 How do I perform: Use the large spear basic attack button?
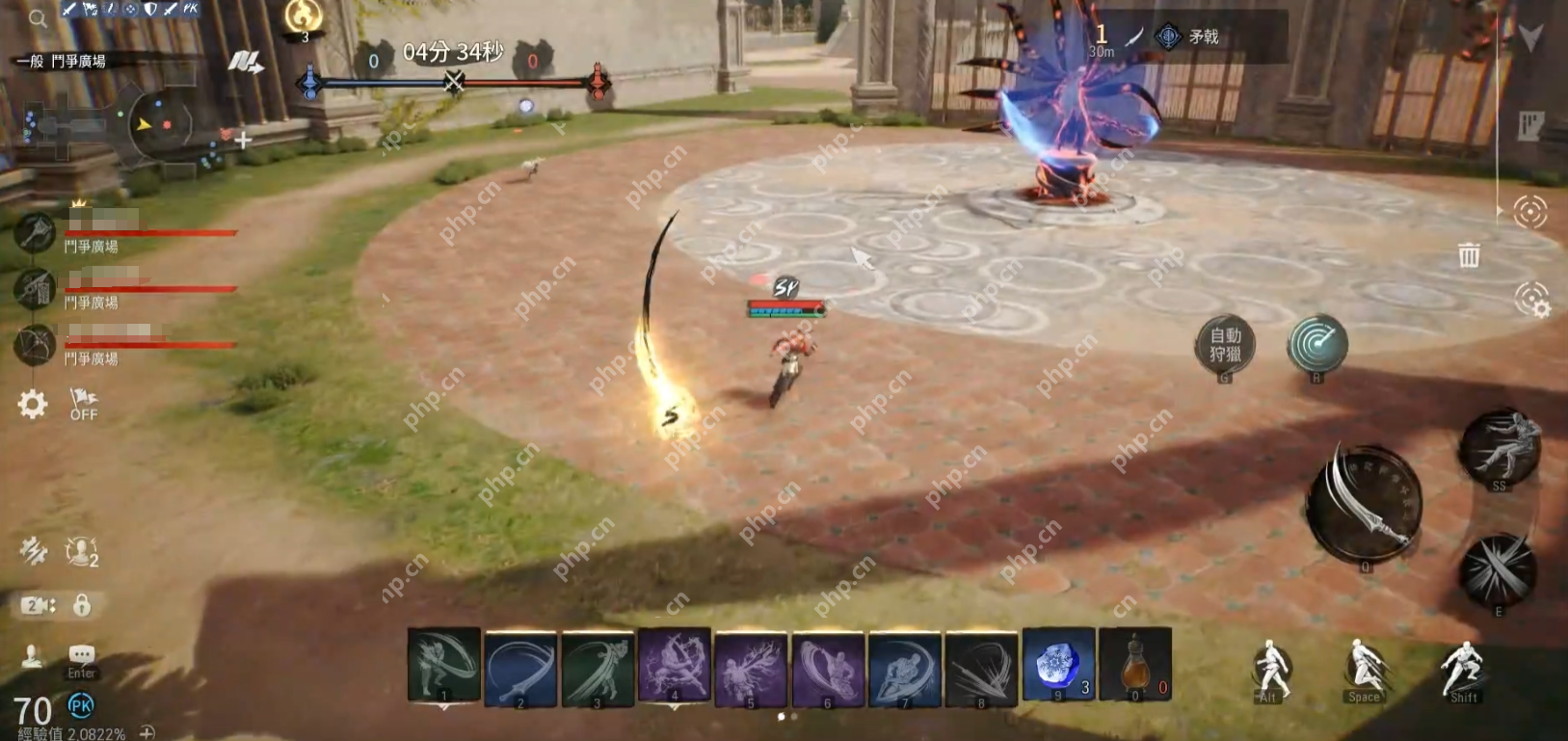1364,503
